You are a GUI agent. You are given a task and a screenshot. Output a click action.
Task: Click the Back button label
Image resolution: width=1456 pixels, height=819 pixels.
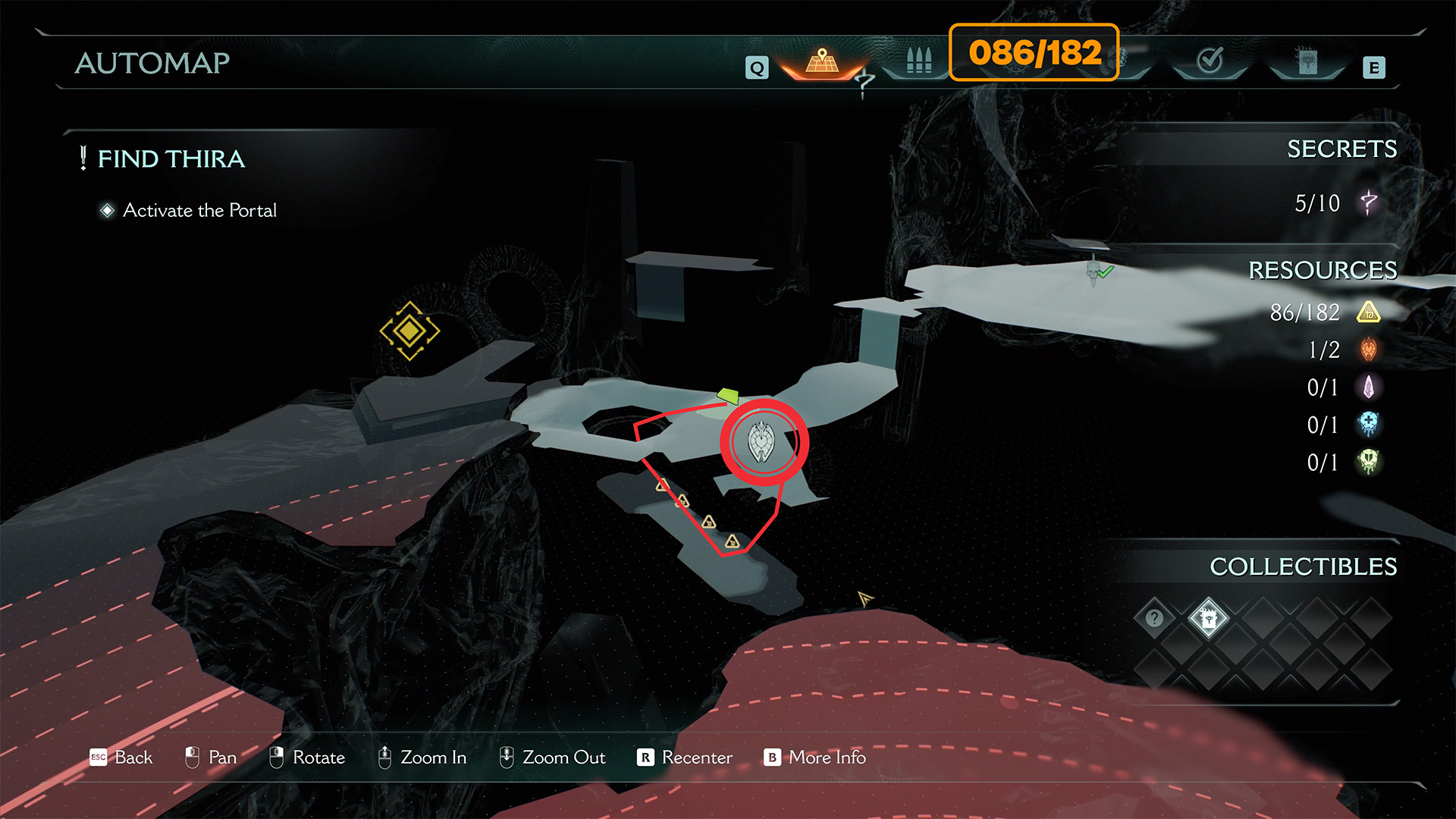133,758
